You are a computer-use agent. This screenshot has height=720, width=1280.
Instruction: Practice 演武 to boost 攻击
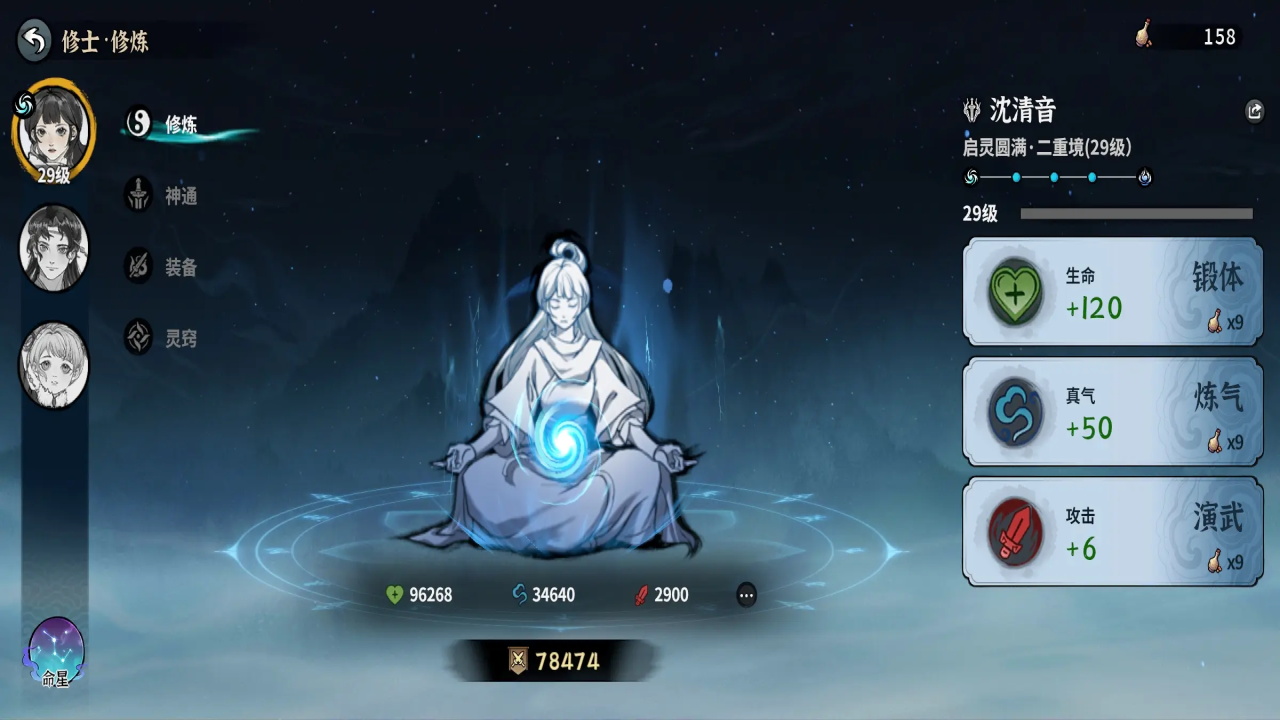(x=1112, y=532)
